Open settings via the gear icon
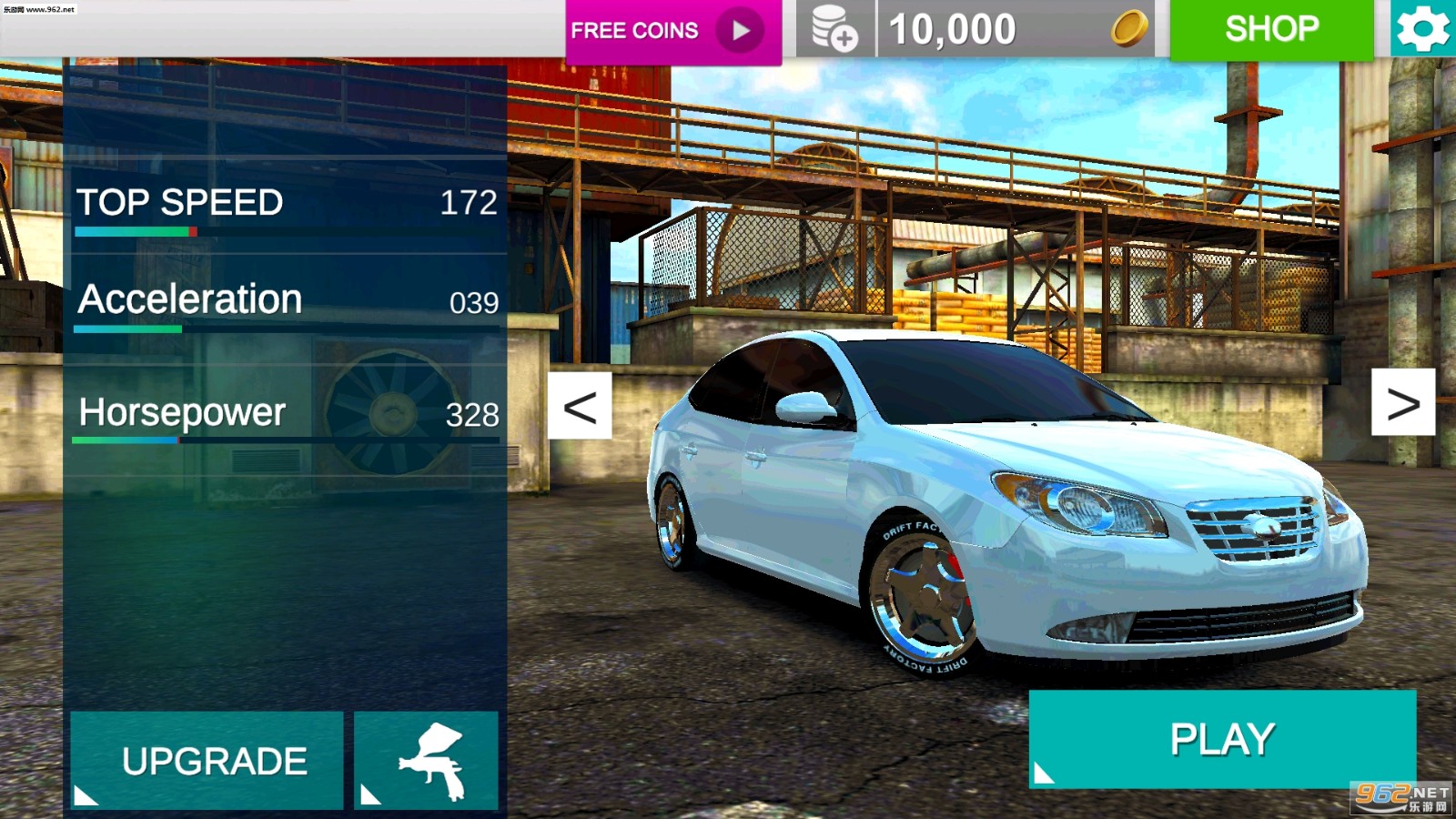Screen dimensions: 1456x819 1422,29
